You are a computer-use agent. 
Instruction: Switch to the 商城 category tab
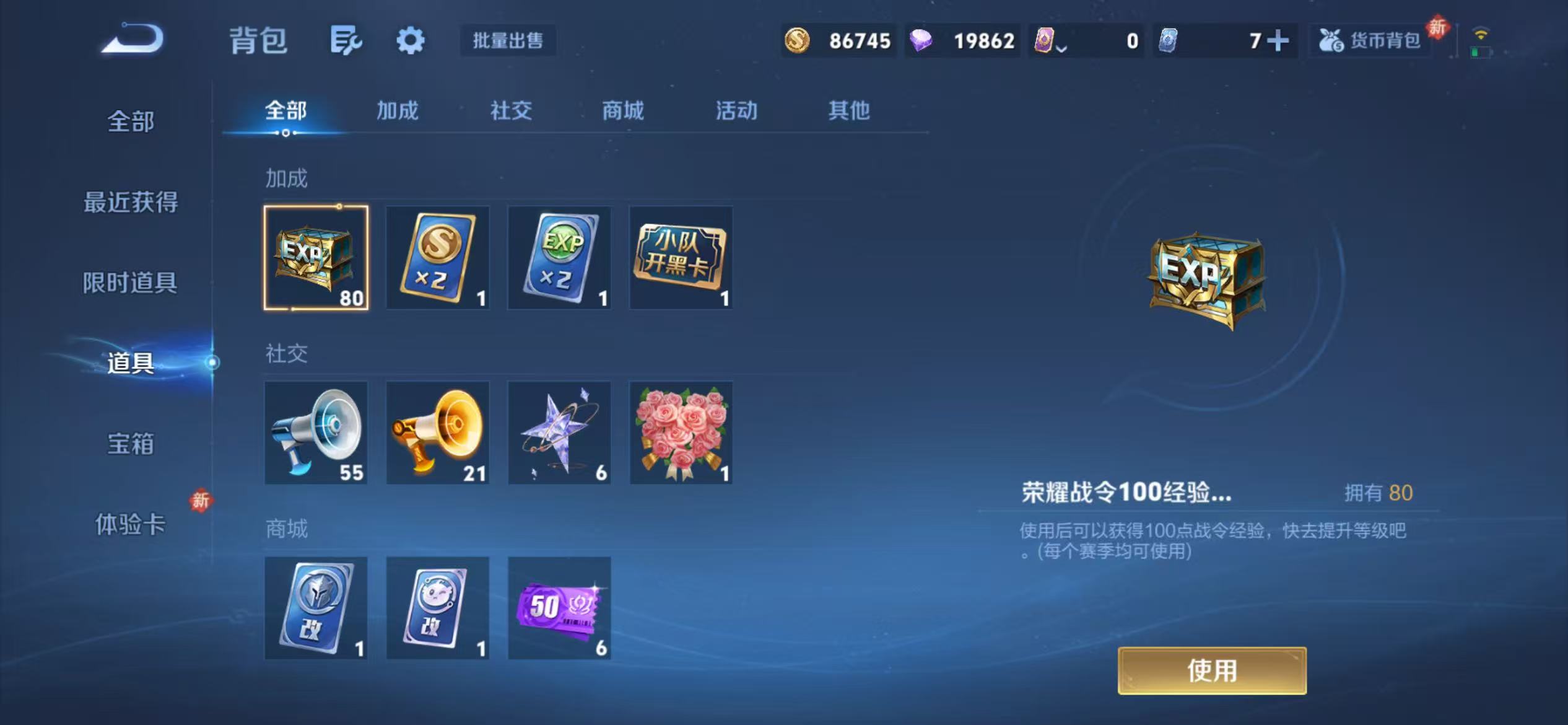(622, 112)
